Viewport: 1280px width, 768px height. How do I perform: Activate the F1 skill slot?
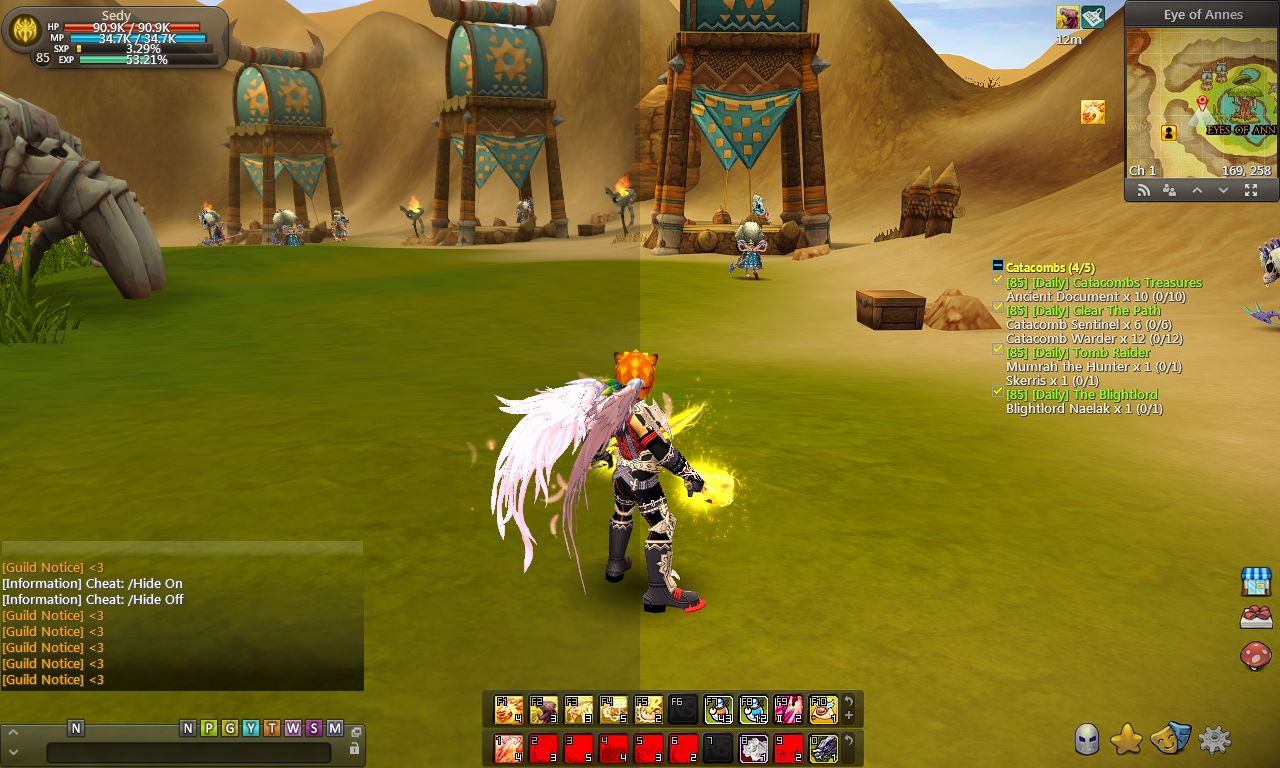click(509, 710)
